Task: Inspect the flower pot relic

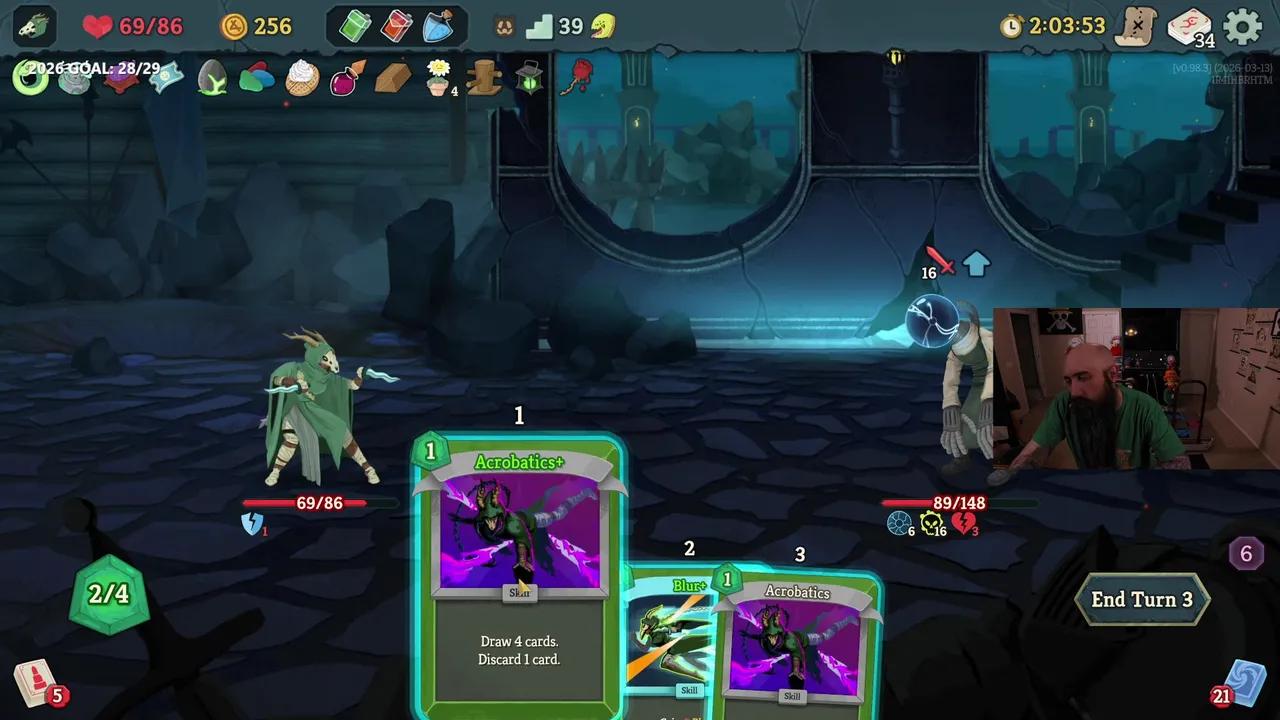Action: pyautogui.click(x=438, y=76)
